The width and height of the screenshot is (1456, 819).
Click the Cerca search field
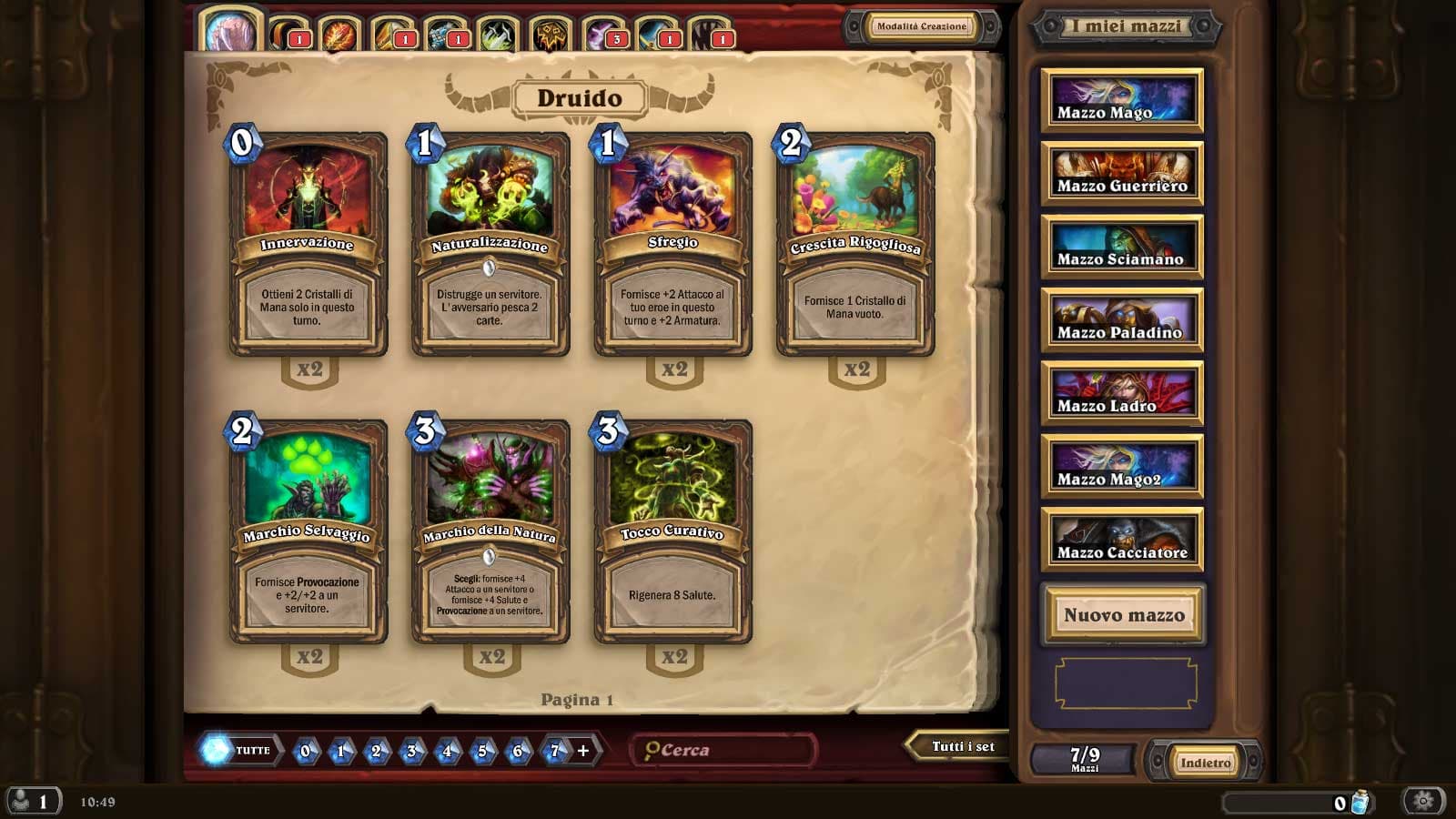pos(725,750)
